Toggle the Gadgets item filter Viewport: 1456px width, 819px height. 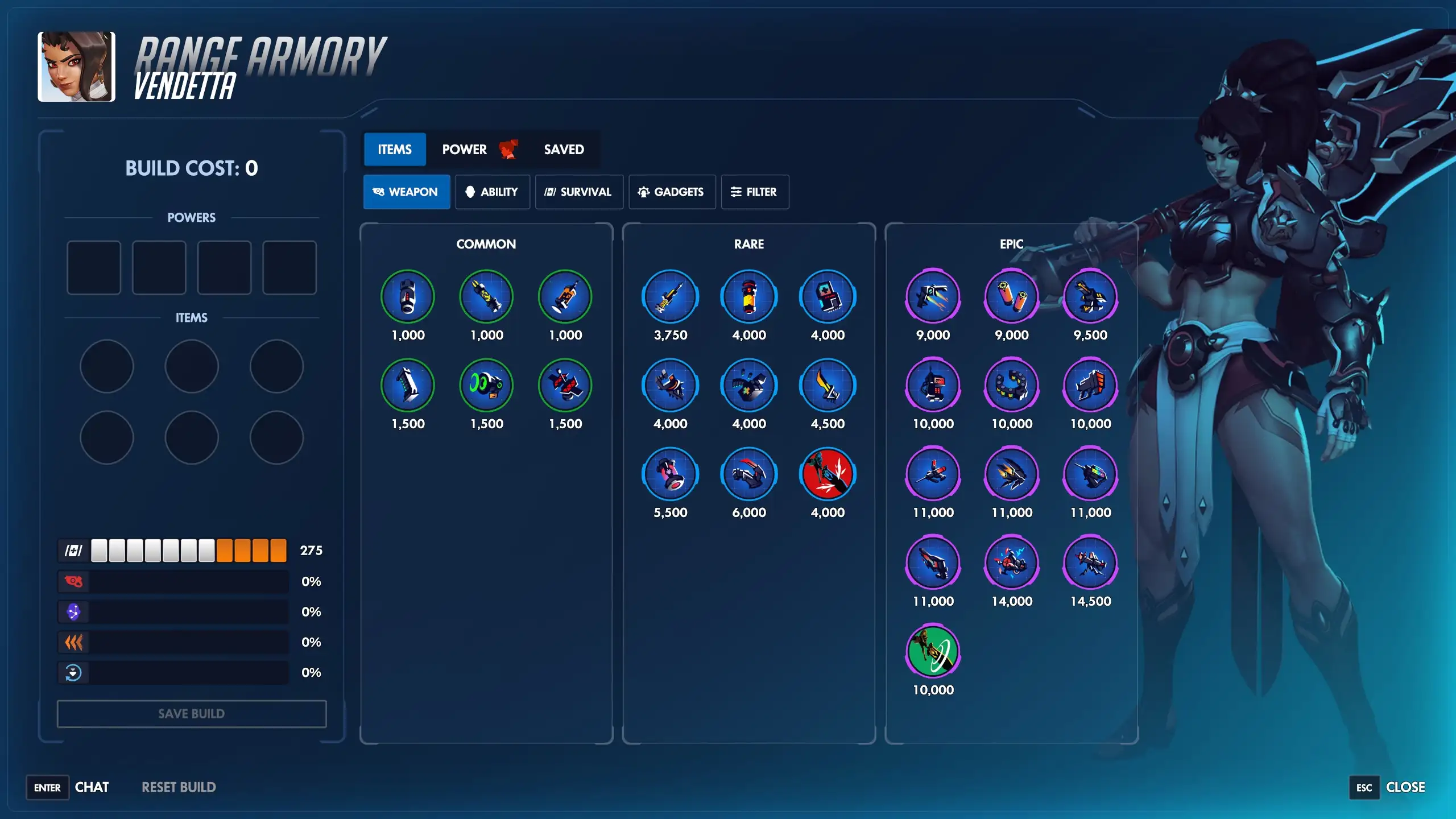(x=672, y=192)
